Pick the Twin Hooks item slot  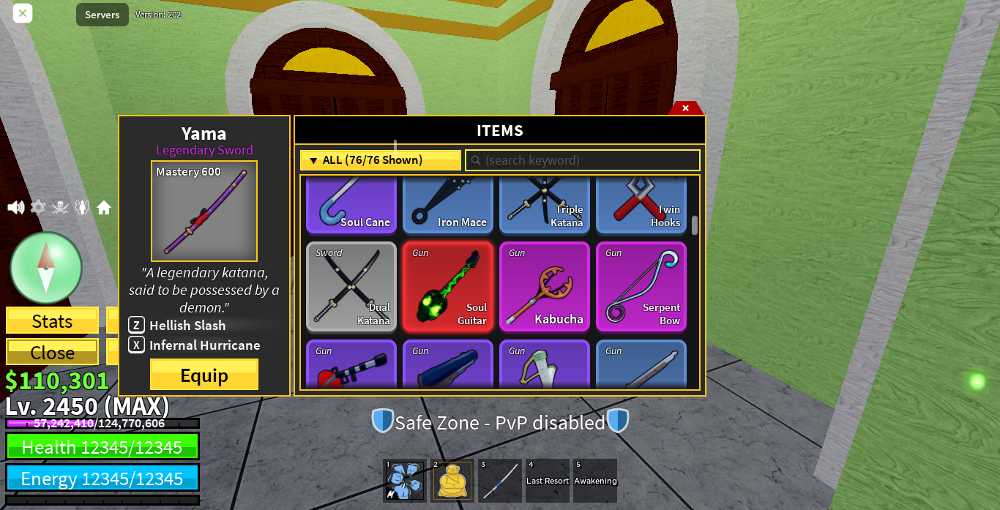641,205
